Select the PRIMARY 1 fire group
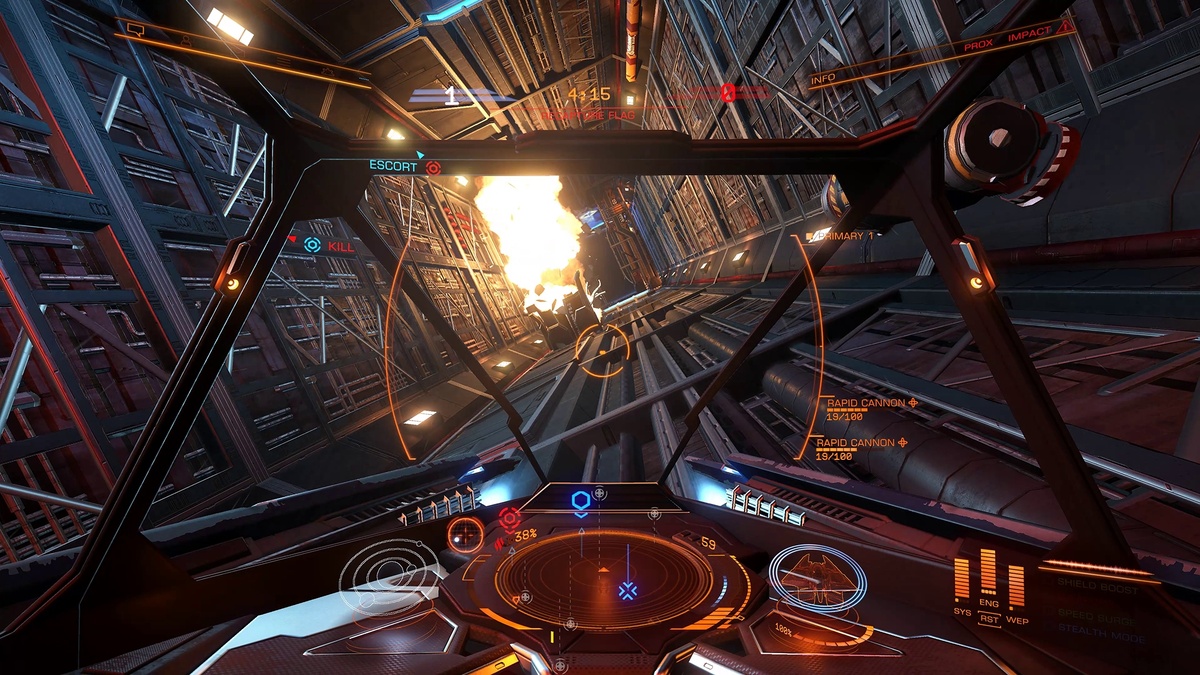This screenshot has height=675, width=1200. coord(840,236)
